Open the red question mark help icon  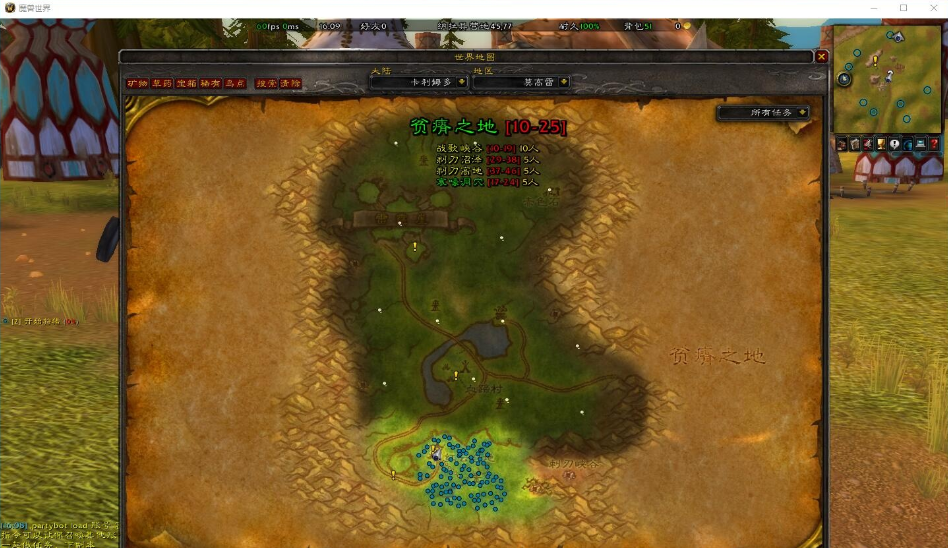[933, 144]
